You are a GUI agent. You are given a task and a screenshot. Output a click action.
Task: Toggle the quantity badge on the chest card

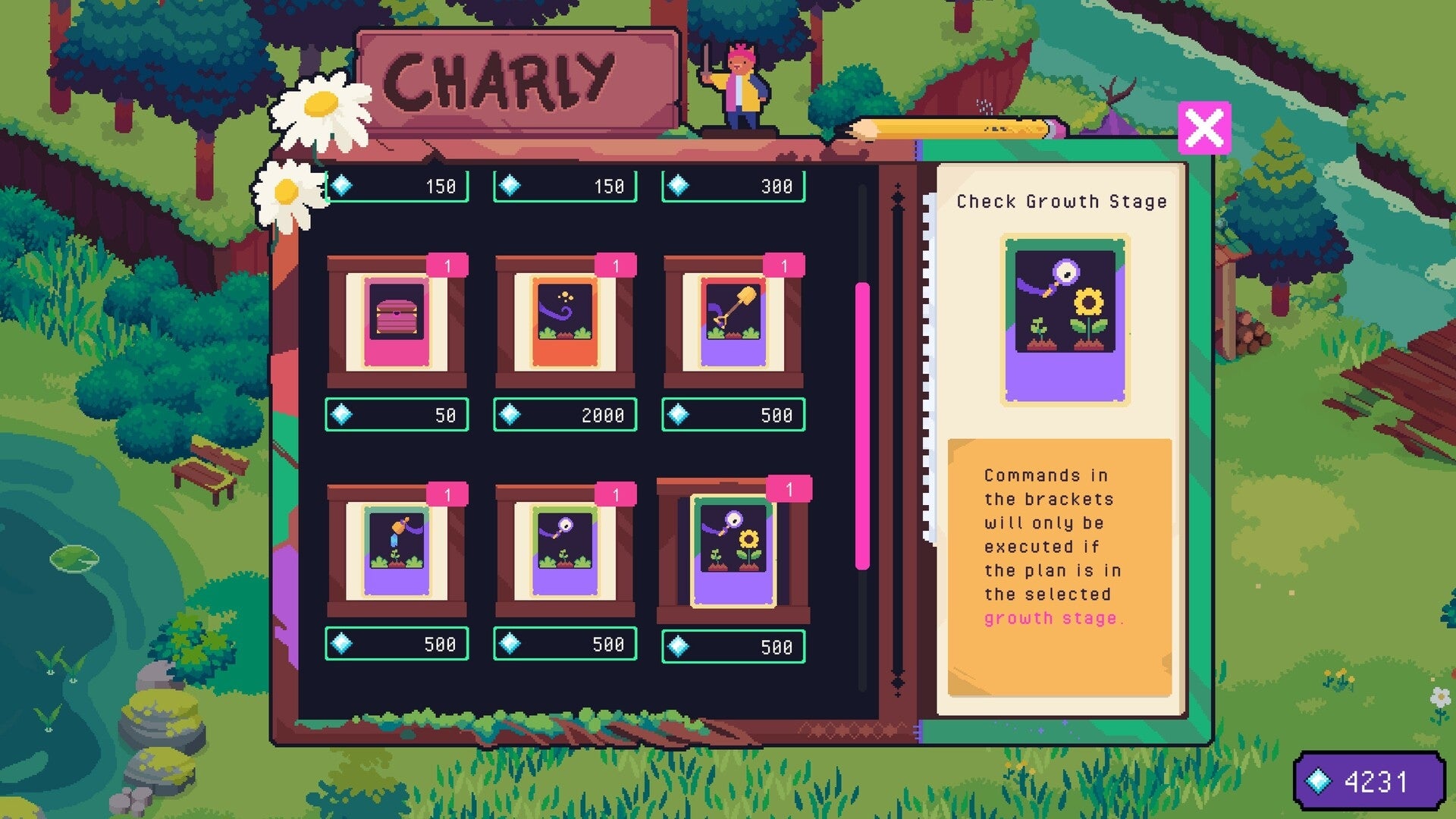click(x=447, y=265)
